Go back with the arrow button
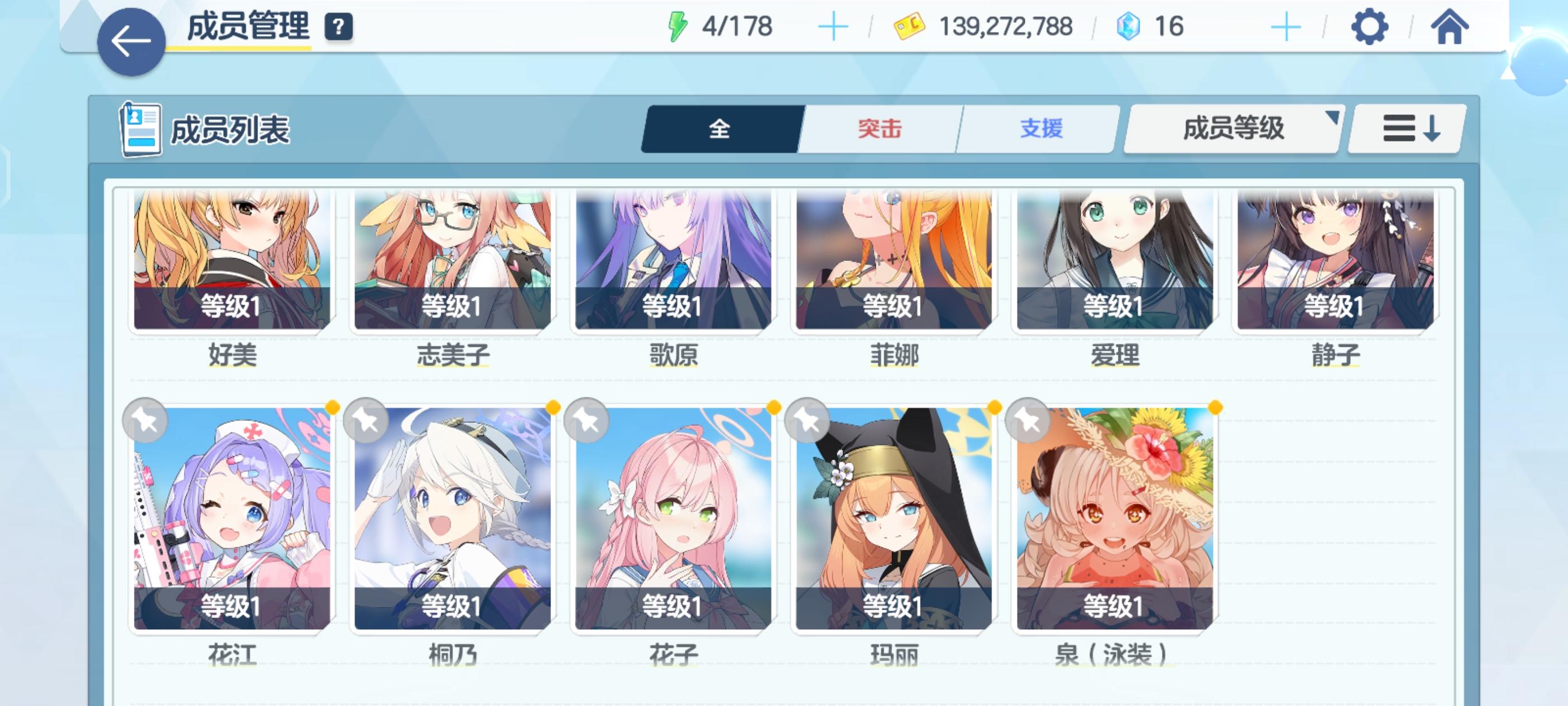The image size is (1568, 706). [x=131, y=41]
